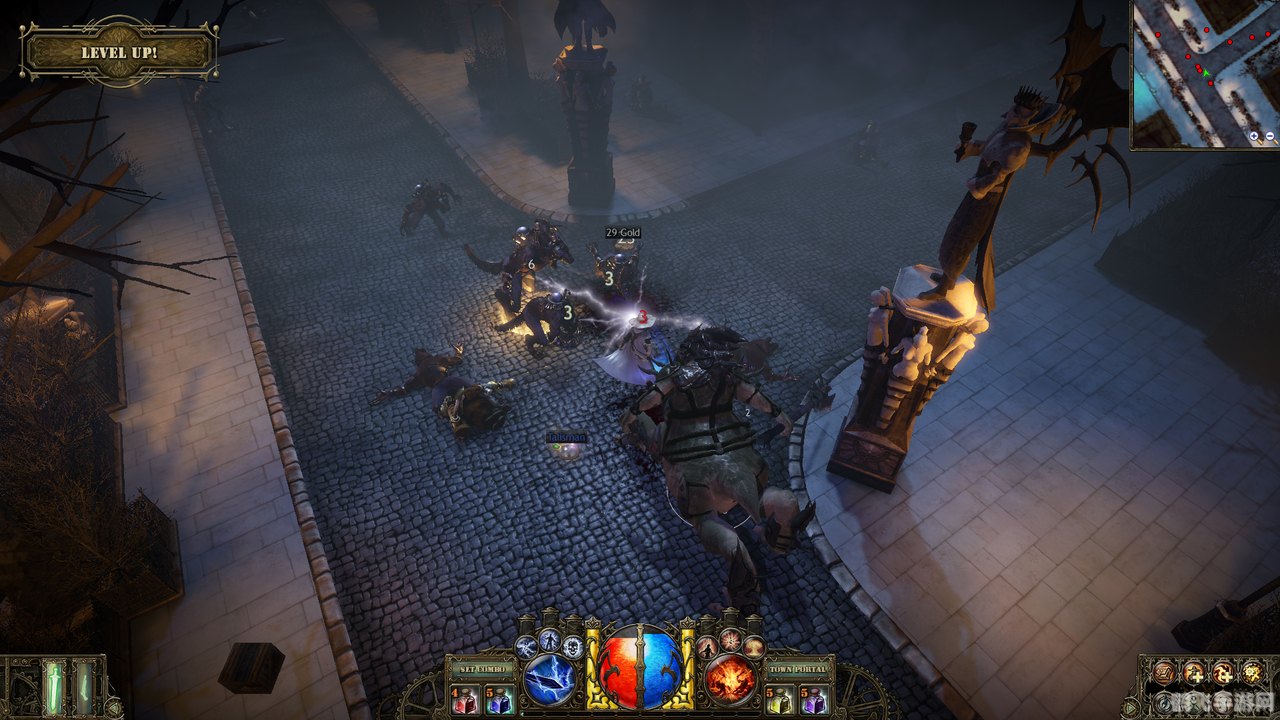This screenshot has height=720, width=1280.
Task: Open the flame skills icon with plus
Action: 1223,673
